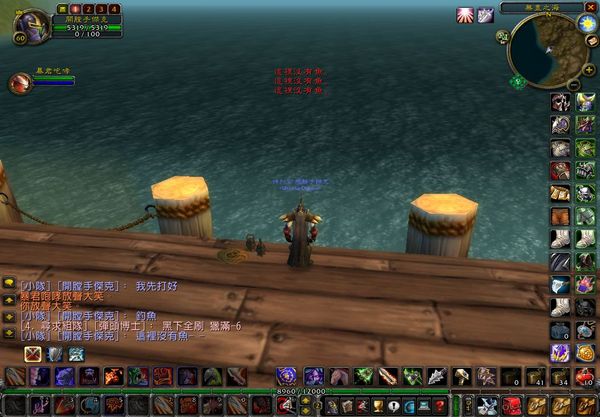Screen dimensions: 600x417
Task: Select the boots equipment slot icon
Action: [561, 239]
